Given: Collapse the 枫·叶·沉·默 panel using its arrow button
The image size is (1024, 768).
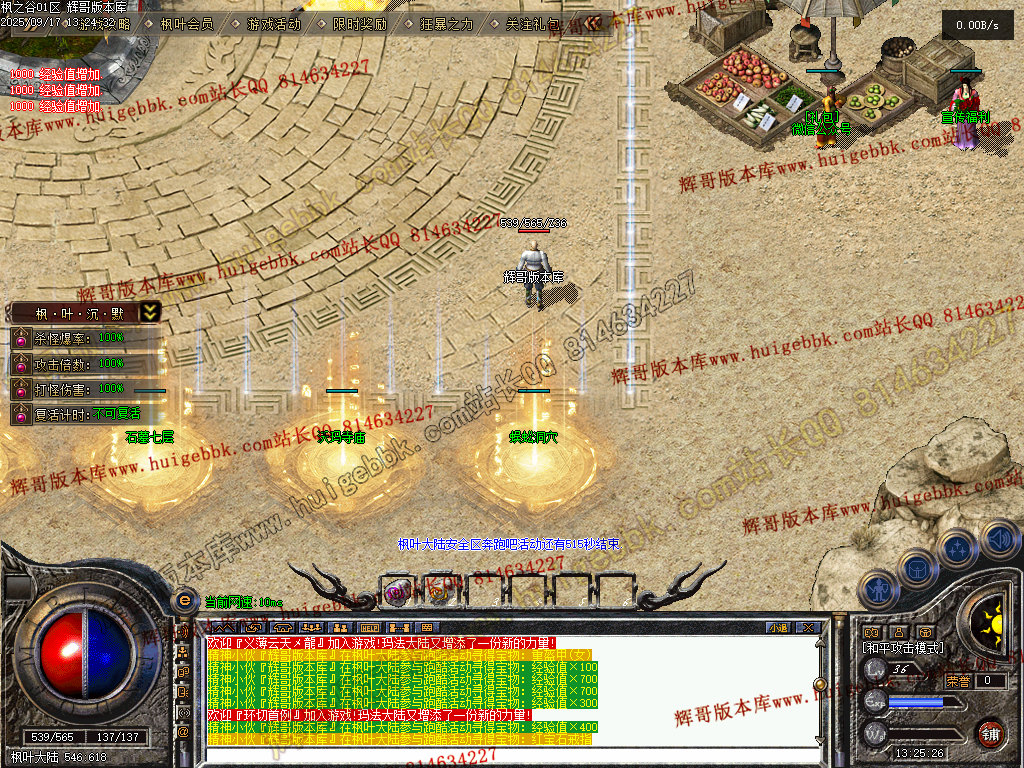Looking at the screenshot, I should [149, 312].
